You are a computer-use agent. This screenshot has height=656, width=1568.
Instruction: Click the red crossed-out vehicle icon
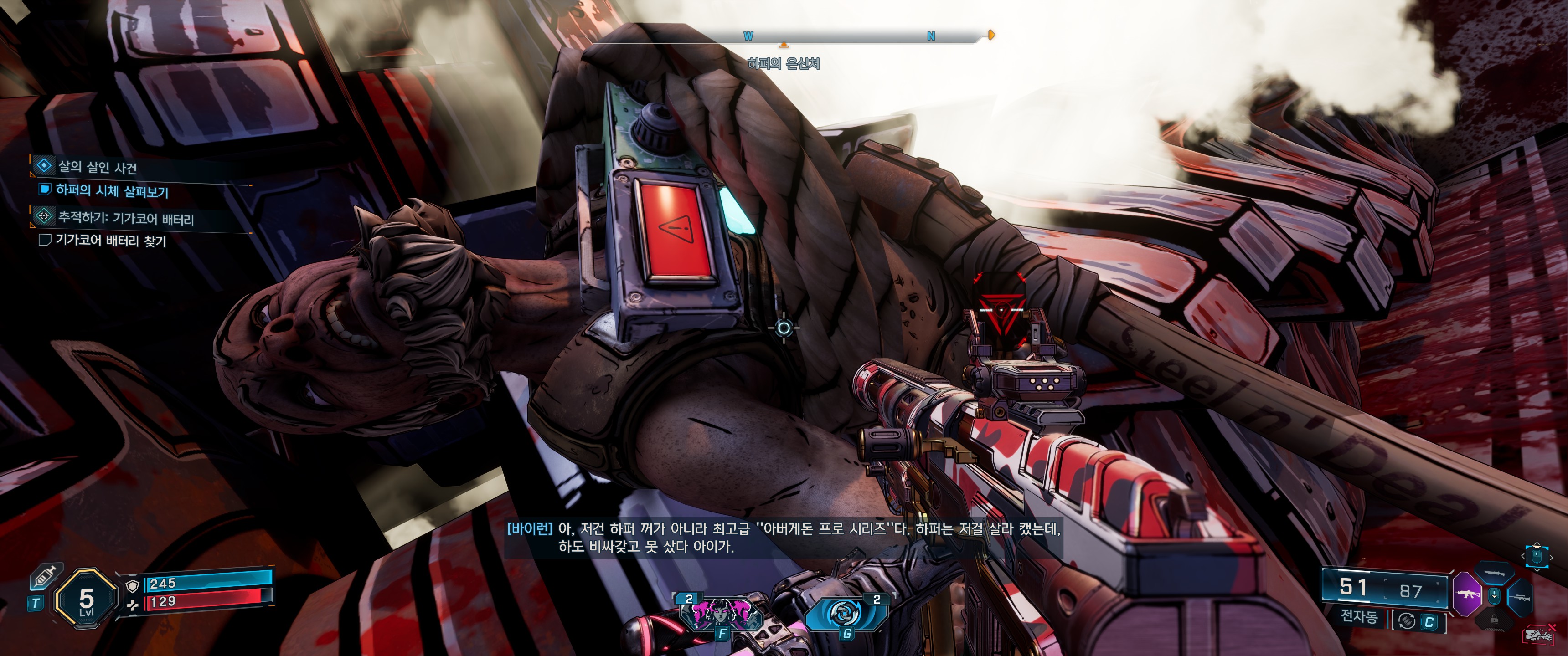point(1539,636)
